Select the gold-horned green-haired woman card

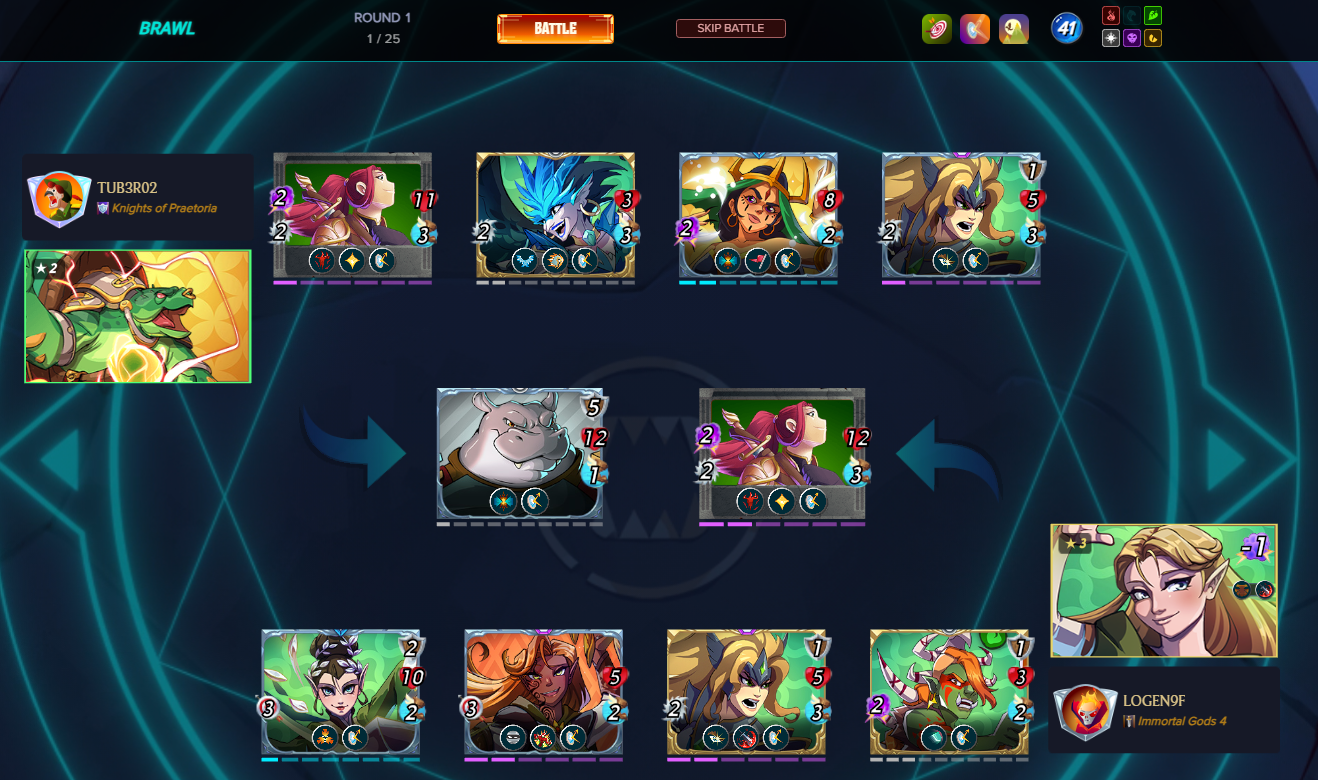758,215
